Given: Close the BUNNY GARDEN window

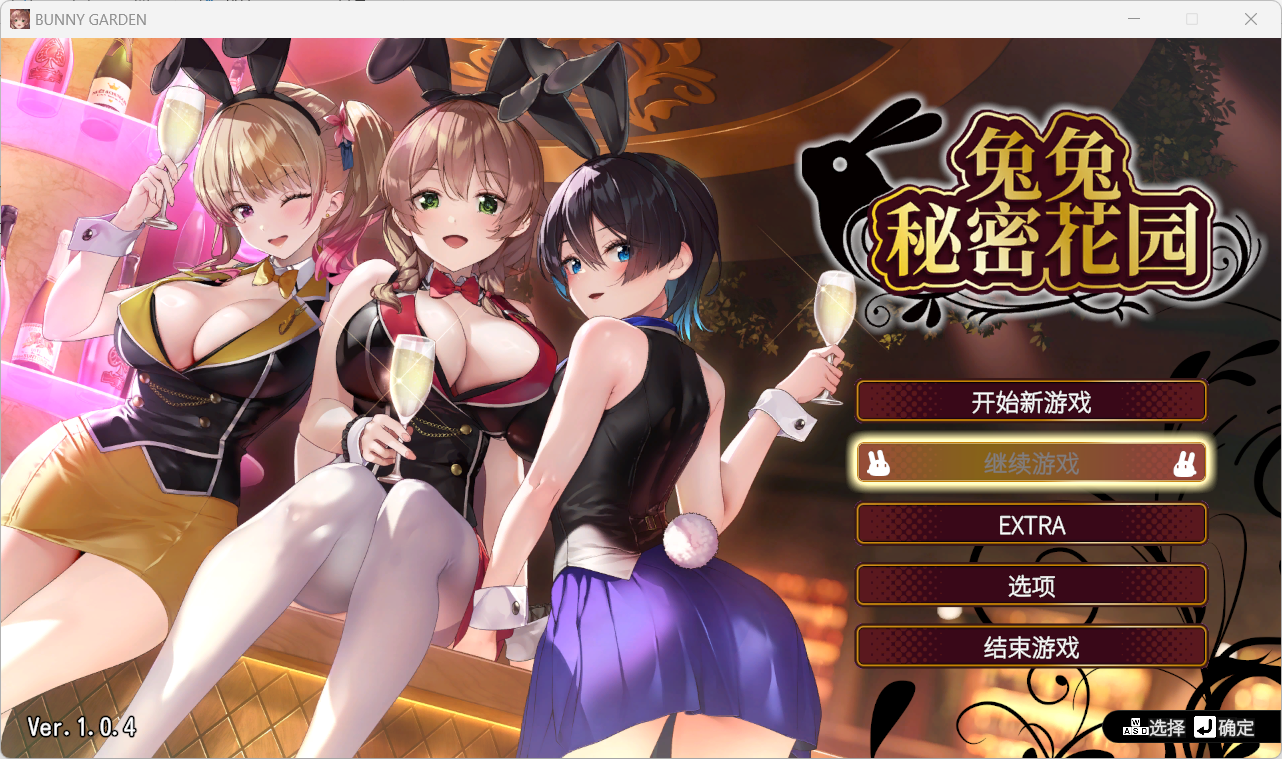Looking at the screenshot, I should pos(1251,19).
